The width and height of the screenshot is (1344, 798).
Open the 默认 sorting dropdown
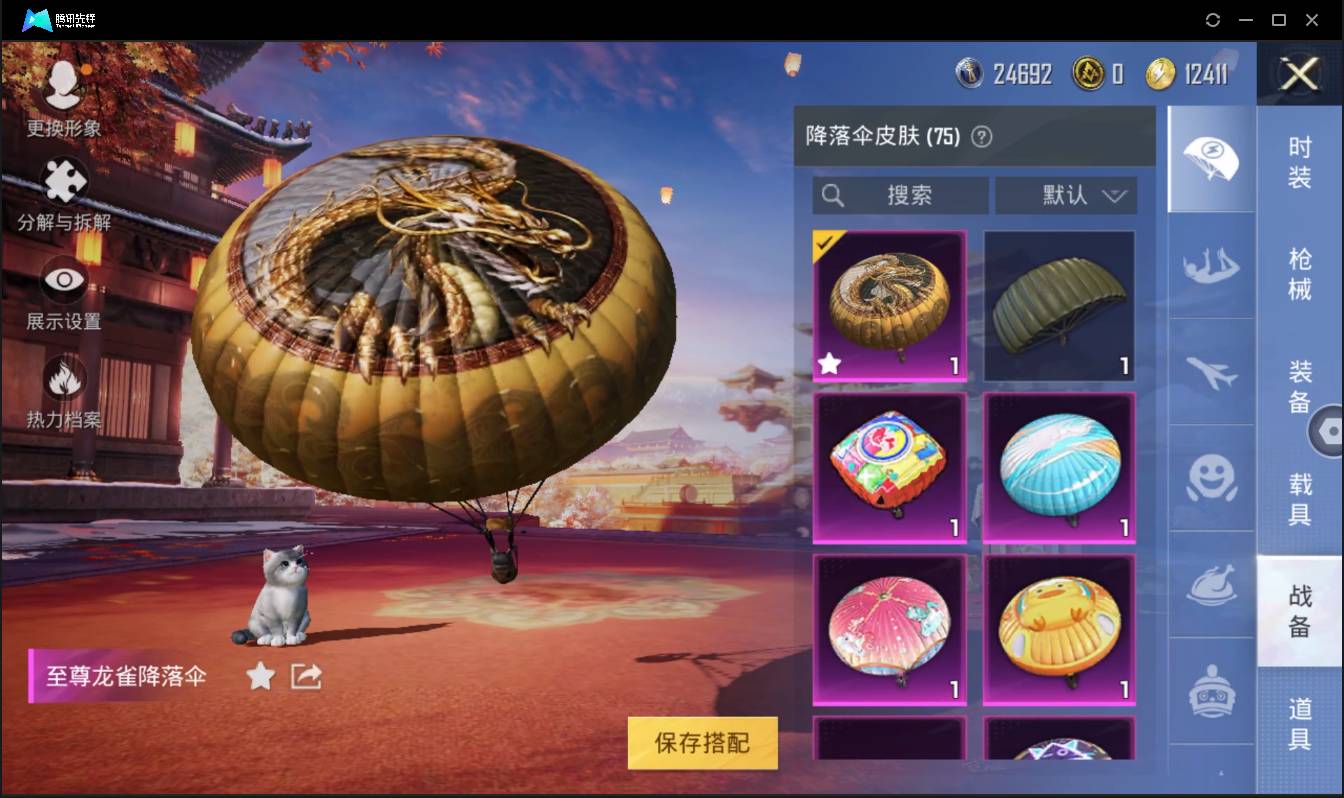point(1065,195)
